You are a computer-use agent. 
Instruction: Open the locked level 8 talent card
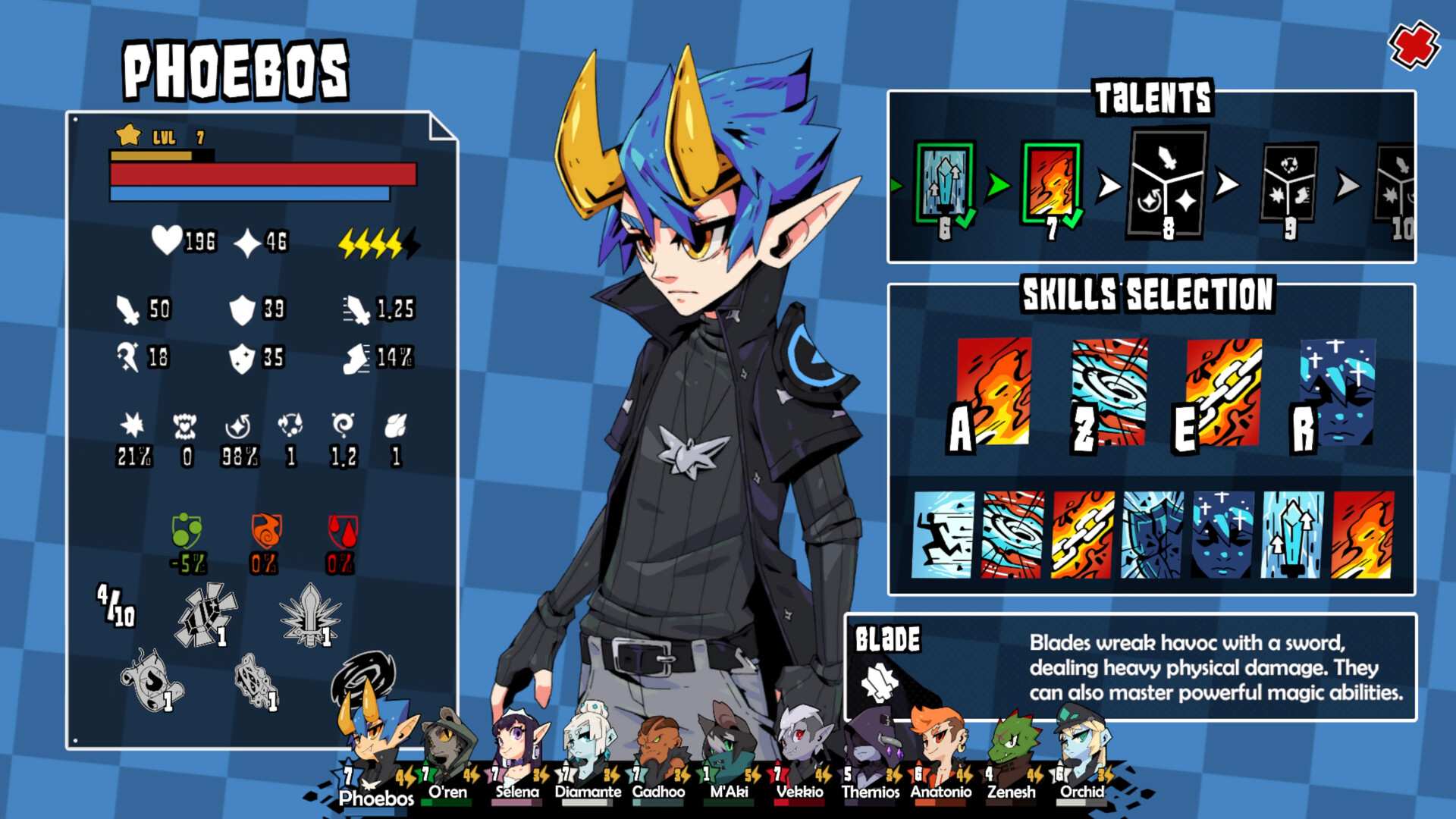click(1168, 186)
